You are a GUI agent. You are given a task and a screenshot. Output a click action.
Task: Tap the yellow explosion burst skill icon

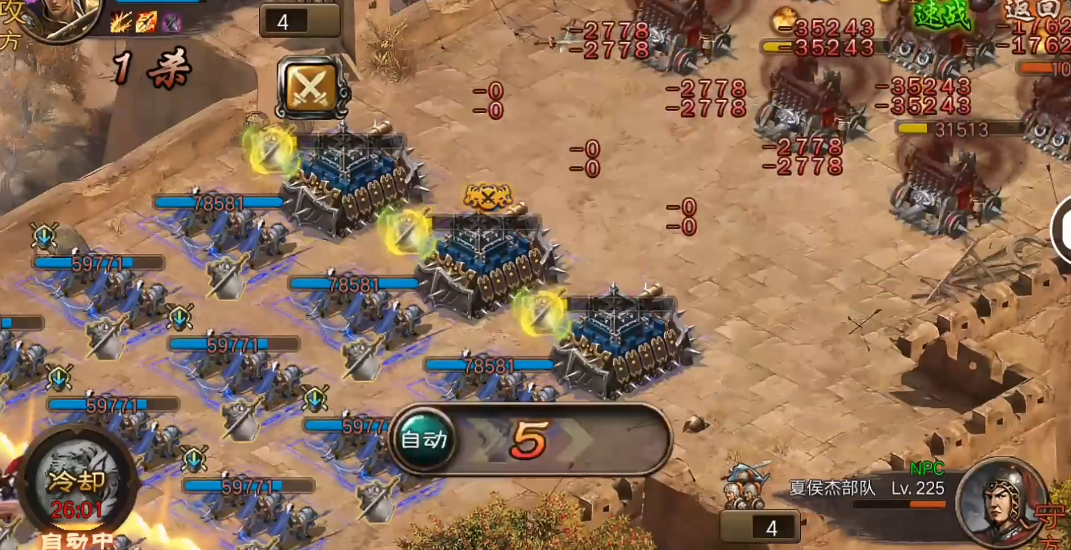pyautogui.click(x=123, y=20)
